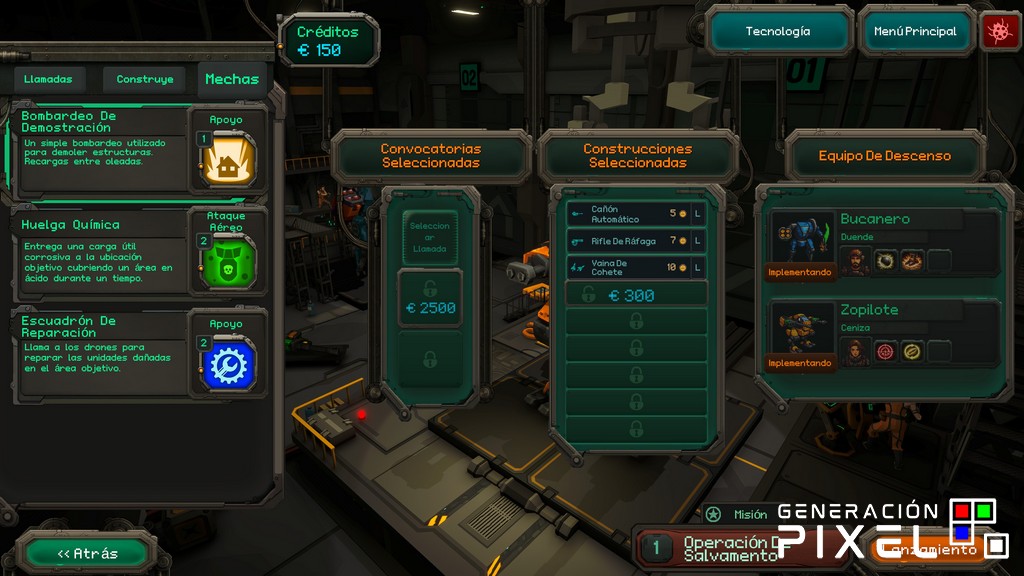Viewport: 1024px width, 576px height.
Task: Open the Construye tab
Action: pos(144,80)
